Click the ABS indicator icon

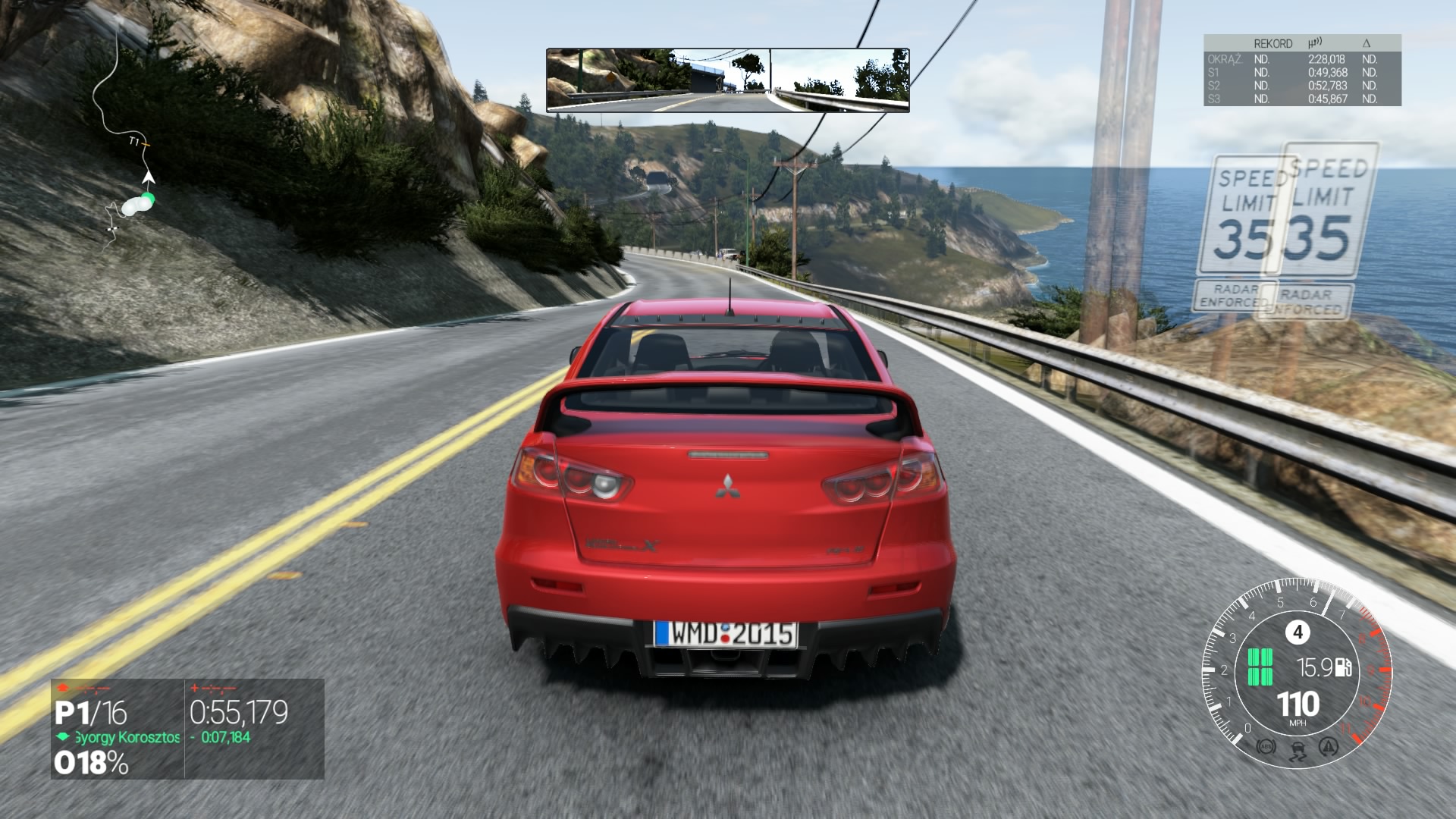(x=1266, y=748)
